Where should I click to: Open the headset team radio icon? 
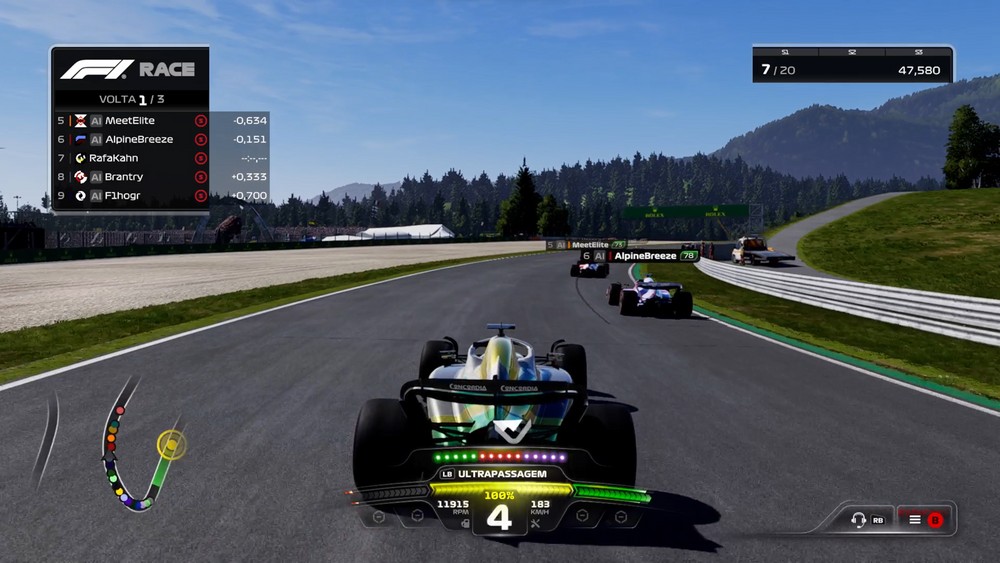click(858, 520)
